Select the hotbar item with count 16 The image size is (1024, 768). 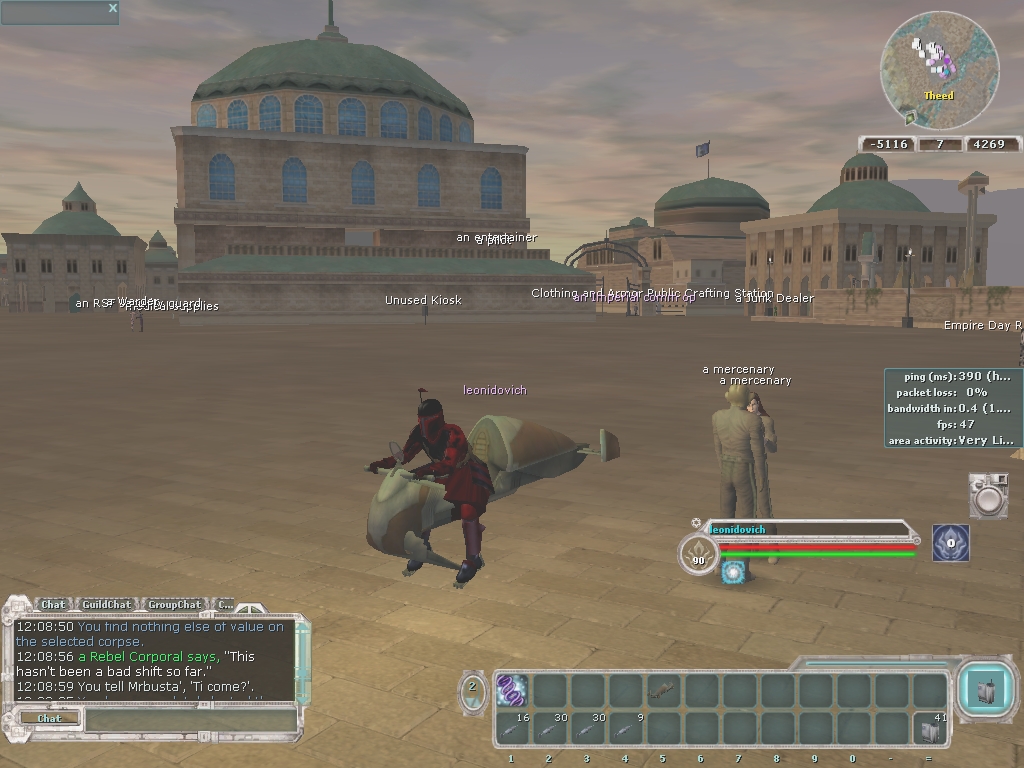[512, 728]
